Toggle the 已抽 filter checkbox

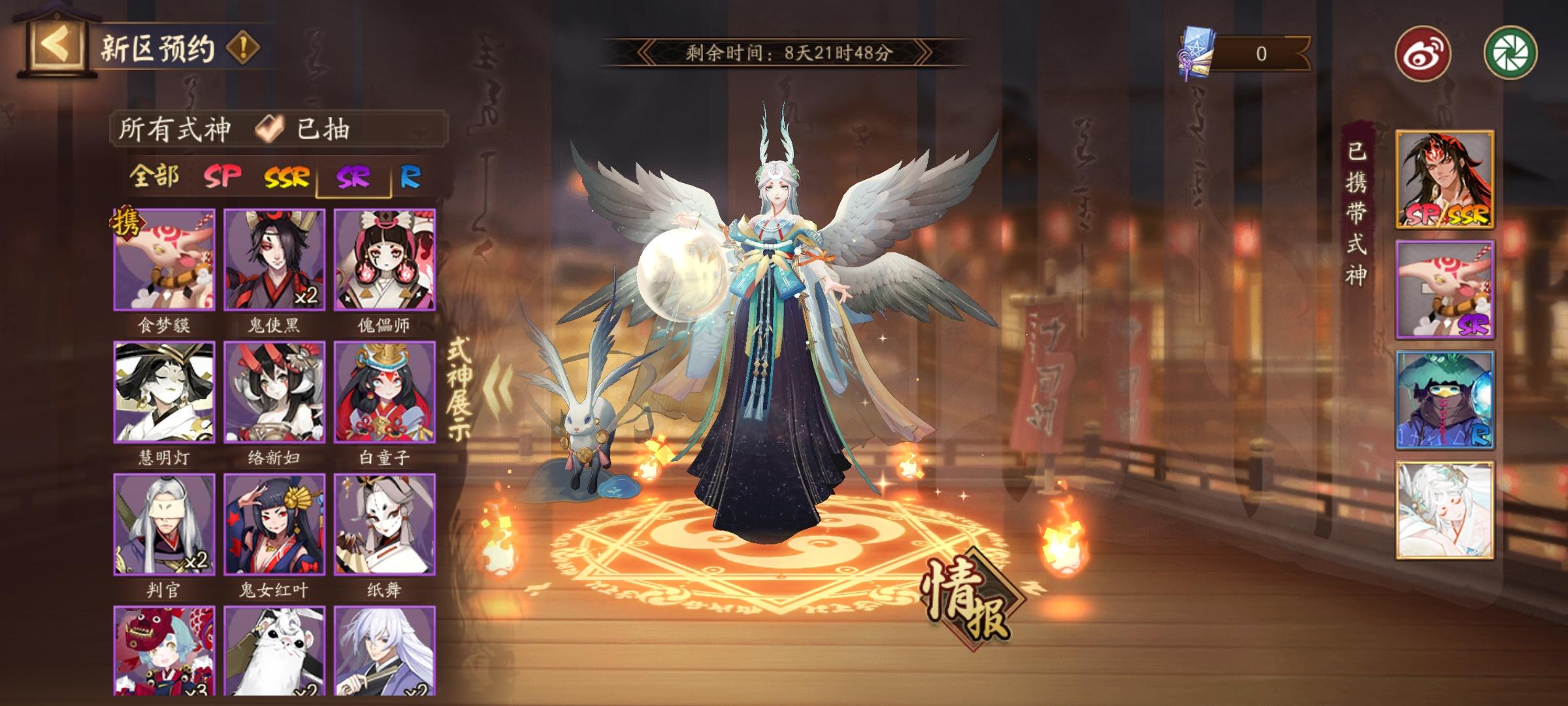pyautogui.click(x=267, y=129)
